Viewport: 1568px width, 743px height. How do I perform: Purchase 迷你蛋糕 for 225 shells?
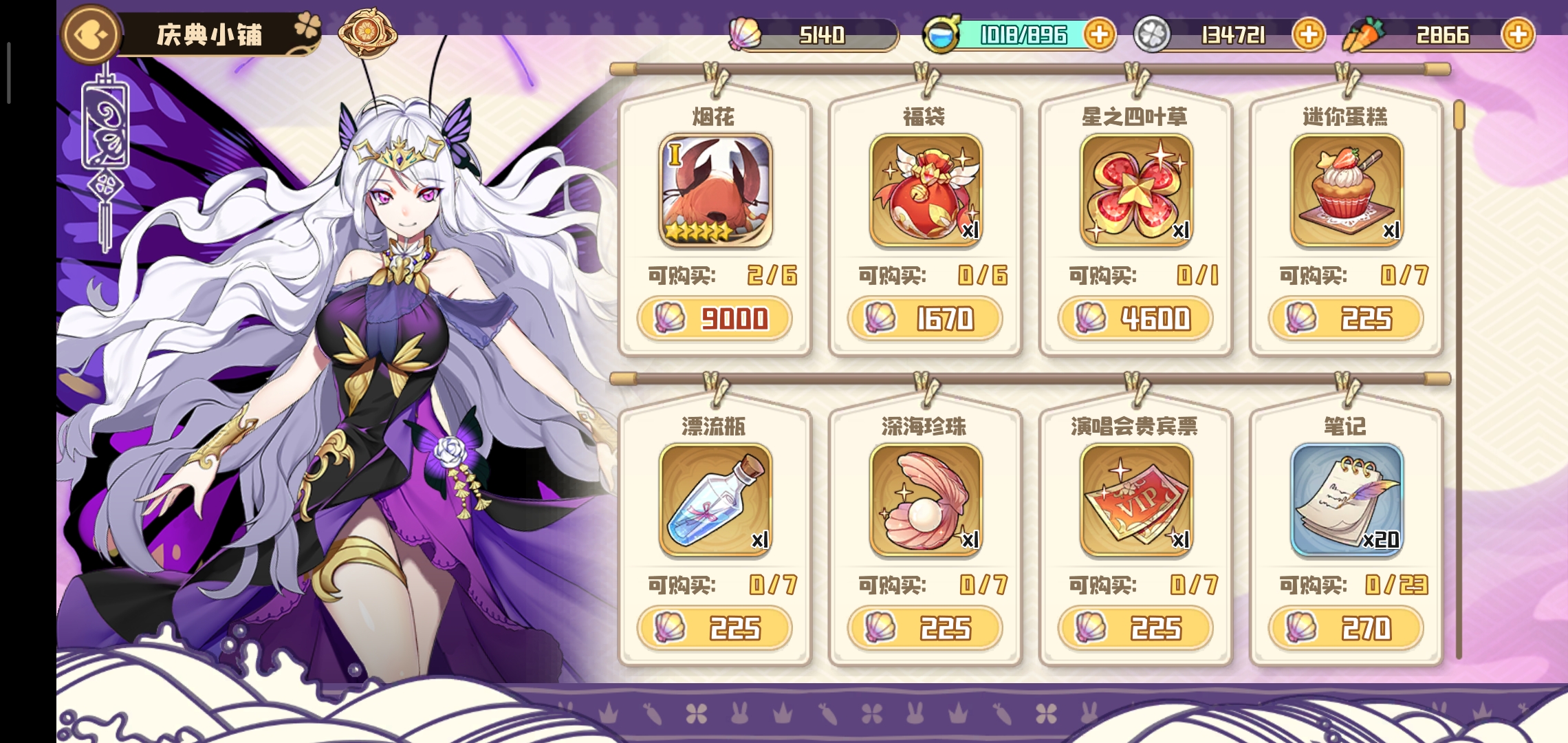[x=1346, y=319]
